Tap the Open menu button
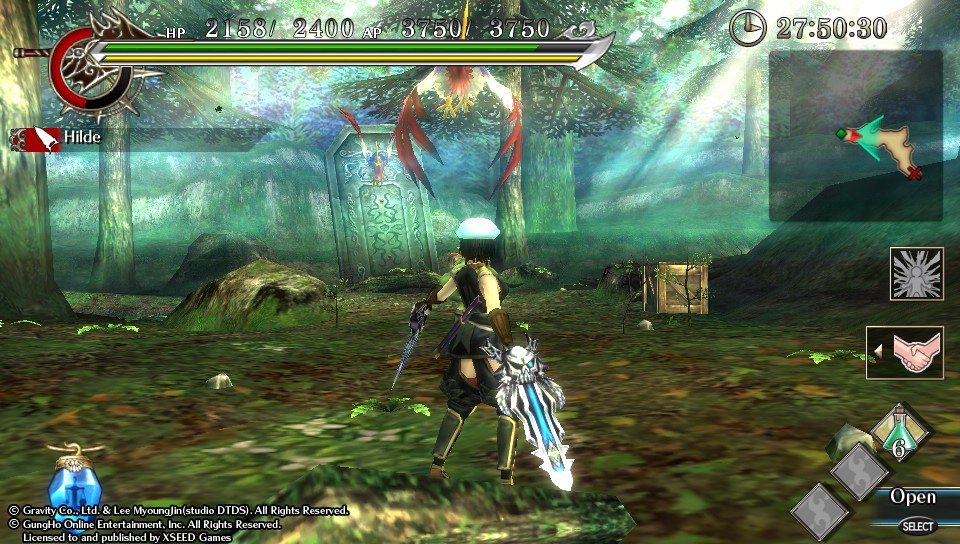 (x=913, y=497)
